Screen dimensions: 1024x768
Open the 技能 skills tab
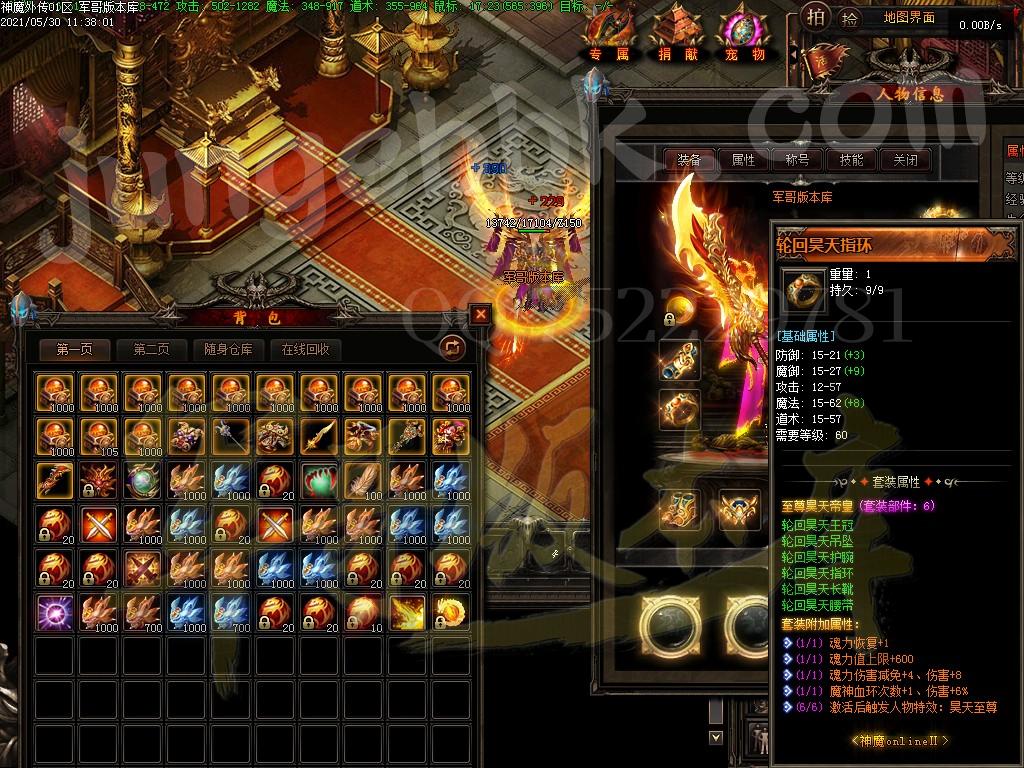coord(851,159)
